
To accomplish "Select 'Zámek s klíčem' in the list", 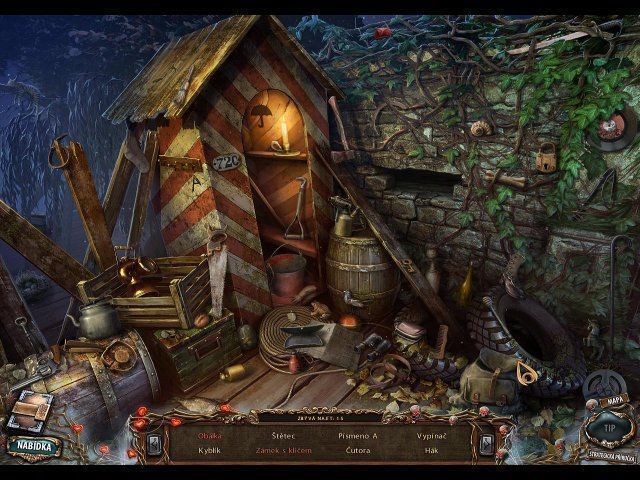I will [282, 450].
